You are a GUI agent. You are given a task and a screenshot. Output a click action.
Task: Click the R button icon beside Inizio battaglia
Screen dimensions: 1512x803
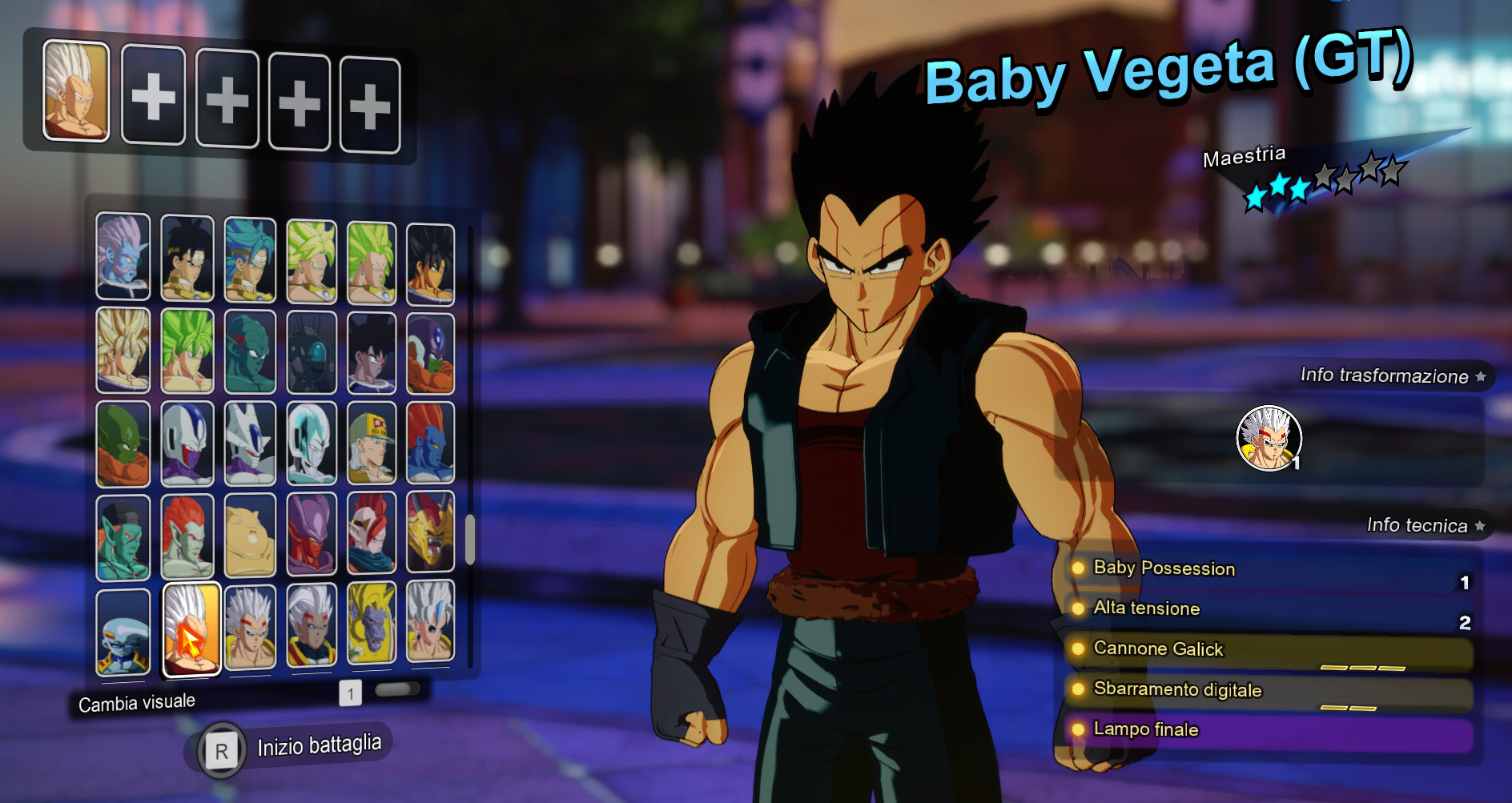(219, 749)
